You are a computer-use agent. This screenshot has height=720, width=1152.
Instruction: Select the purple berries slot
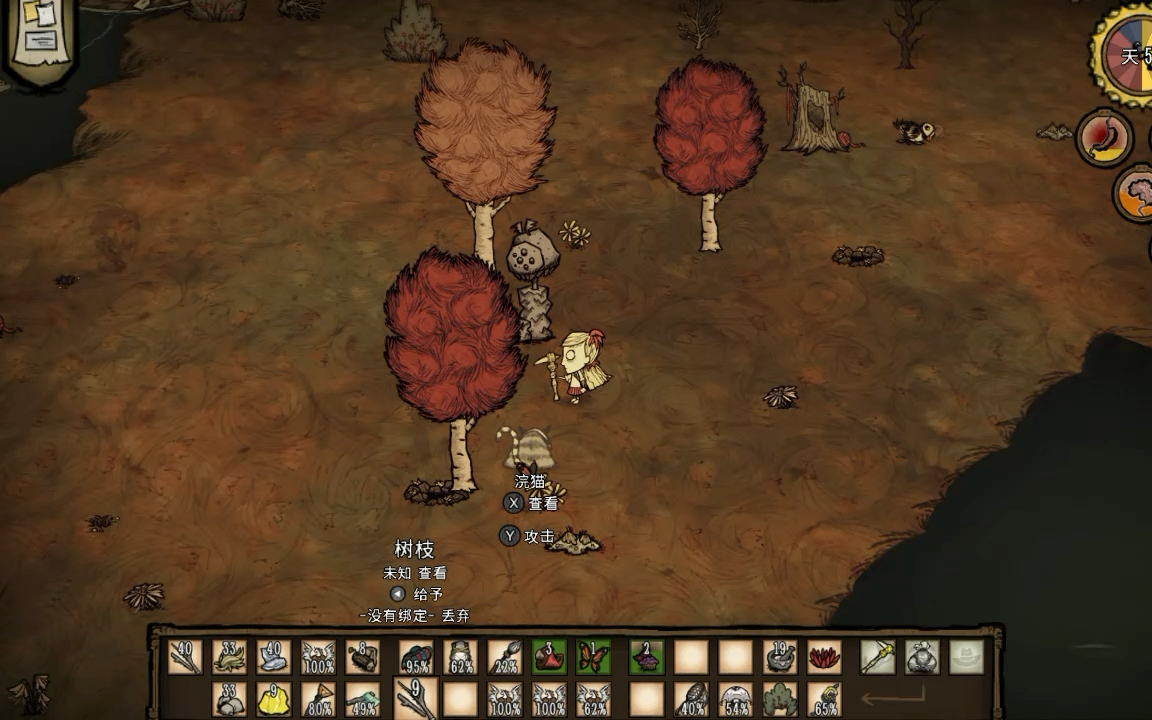point(647,657)
